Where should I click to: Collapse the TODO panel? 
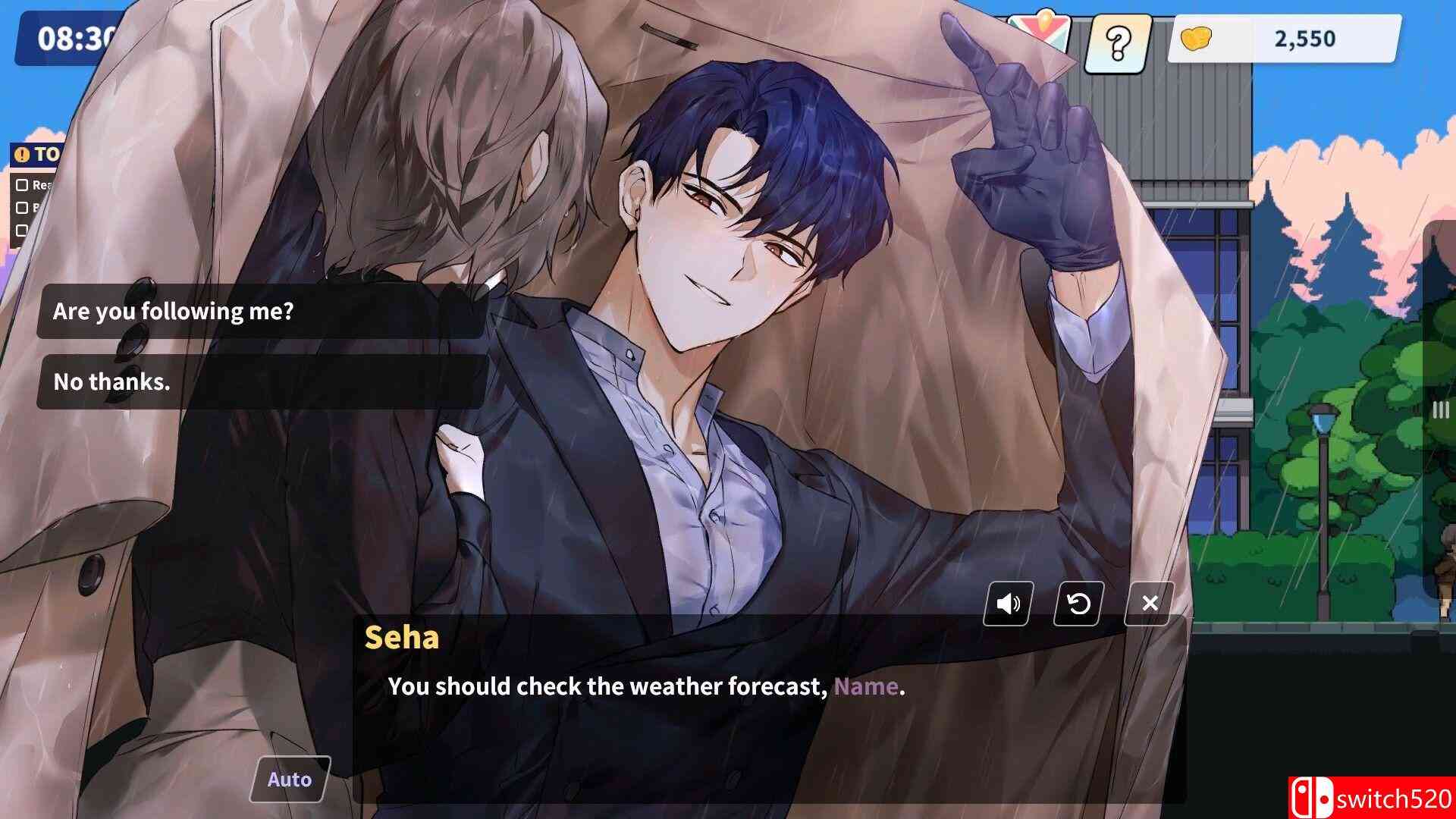(x=45, y=154)
